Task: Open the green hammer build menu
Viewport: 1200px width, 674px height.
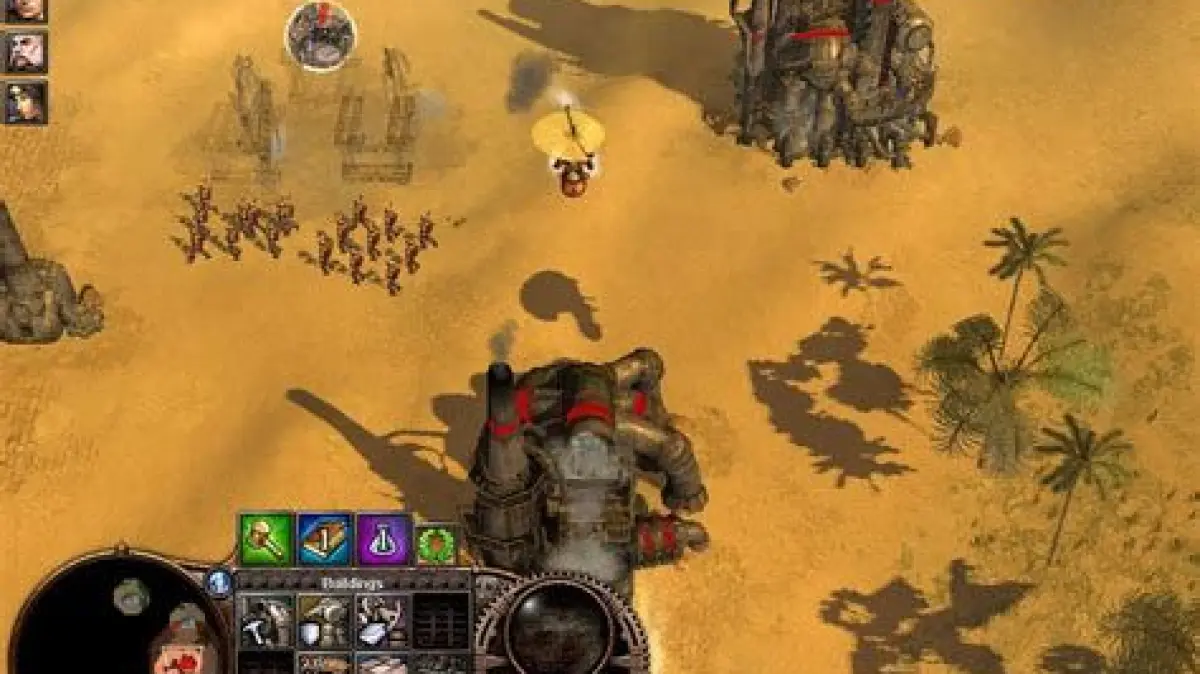Action: pyautogui.click(x=266, y=540)
